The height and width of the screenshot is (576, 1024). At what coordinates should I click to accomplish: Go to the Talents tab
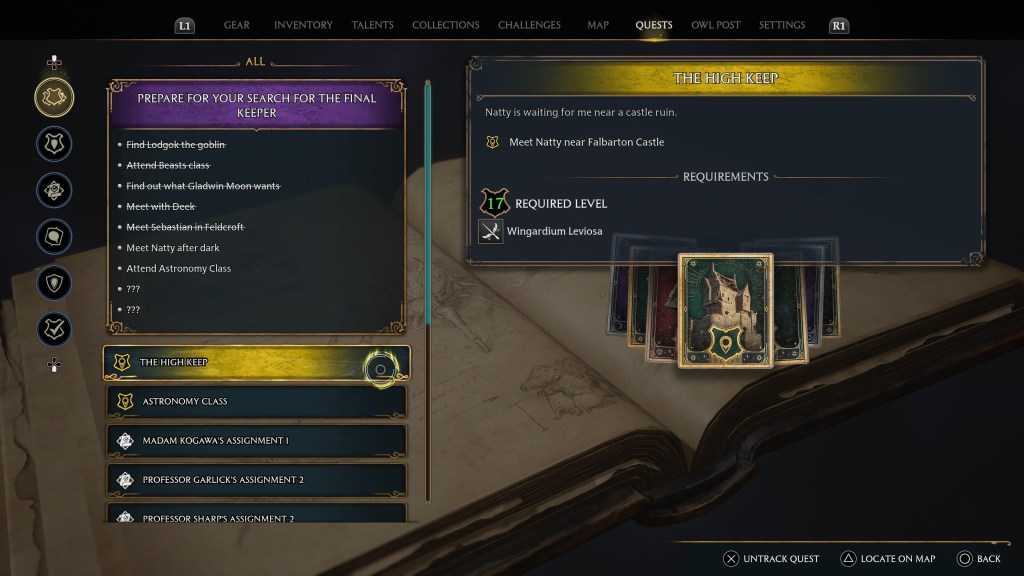pos(373,25)
